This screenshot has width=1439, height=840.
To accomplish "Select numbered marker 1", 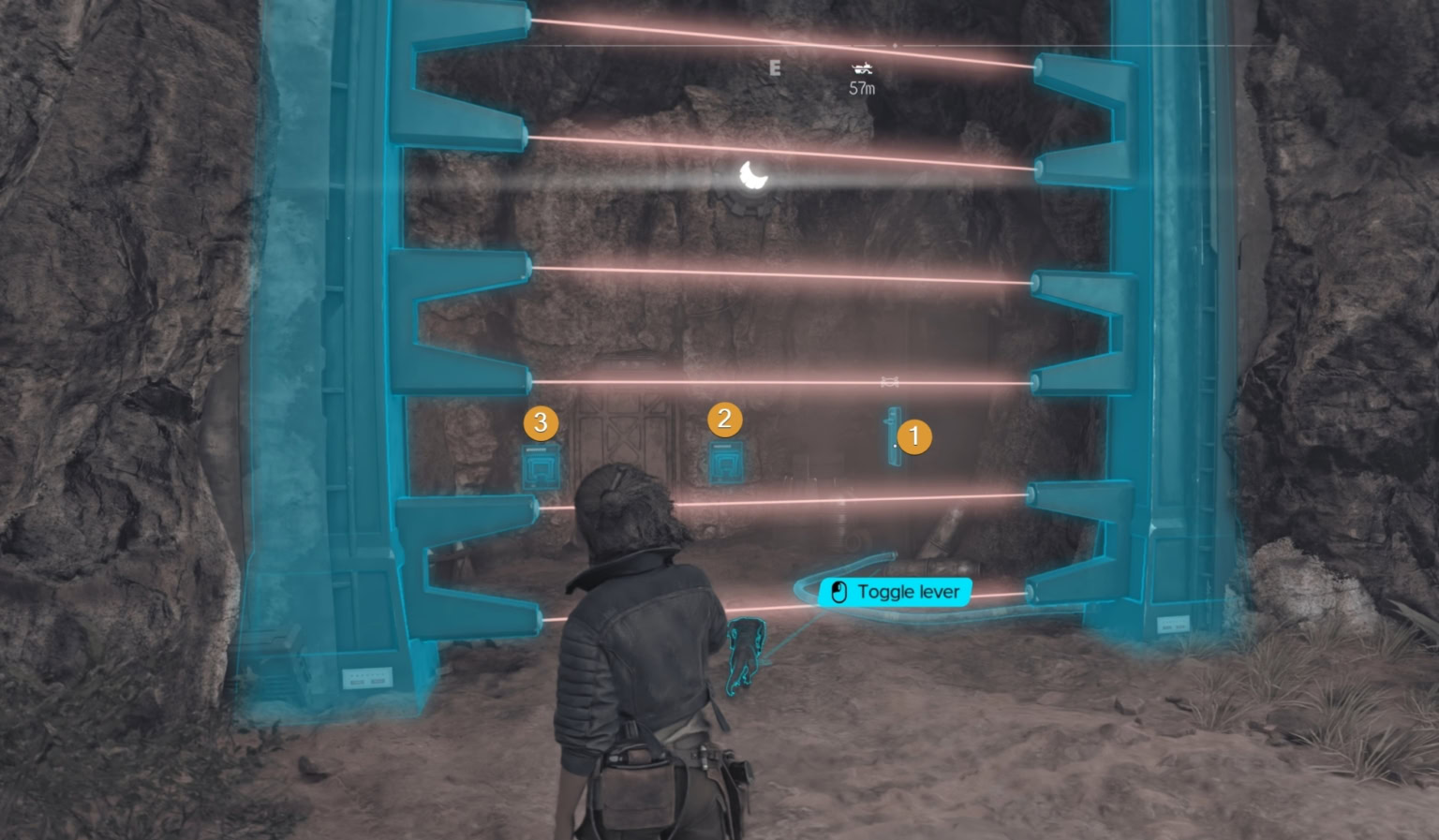I will [913, 435].
